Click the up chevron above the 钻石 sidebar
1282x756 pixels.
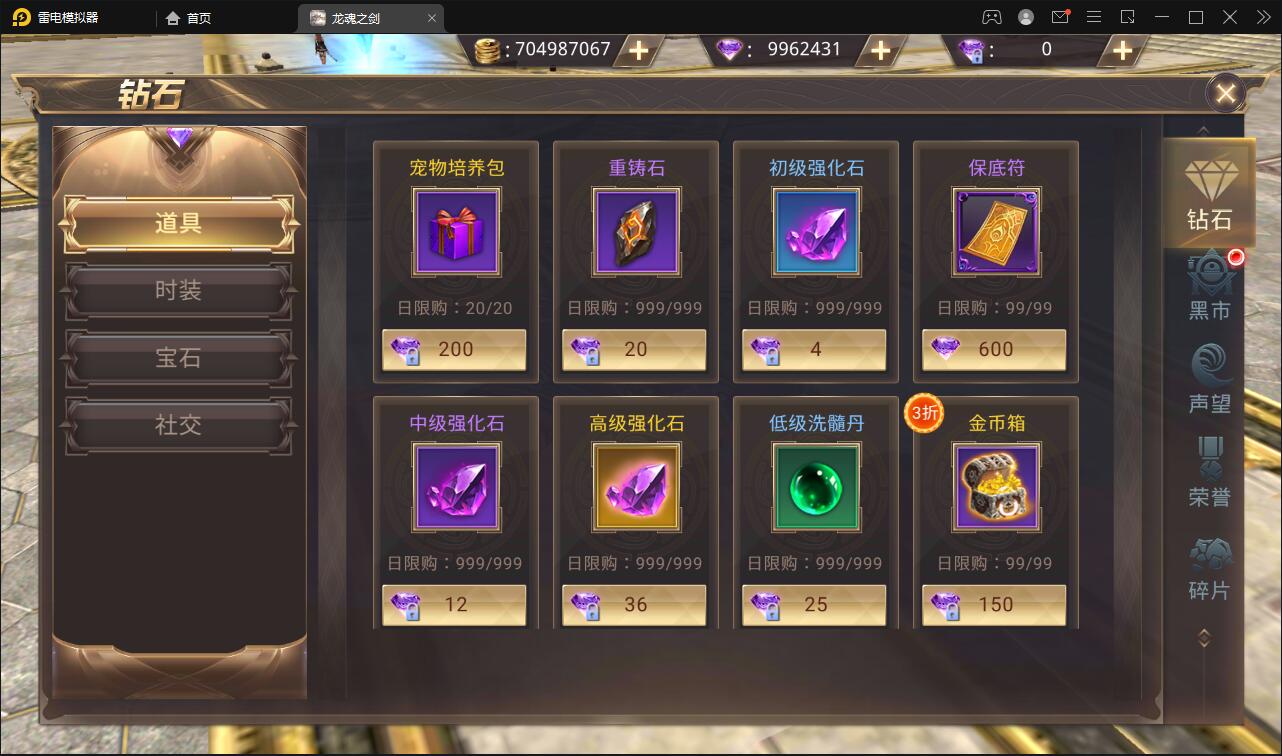point(1203,130)
